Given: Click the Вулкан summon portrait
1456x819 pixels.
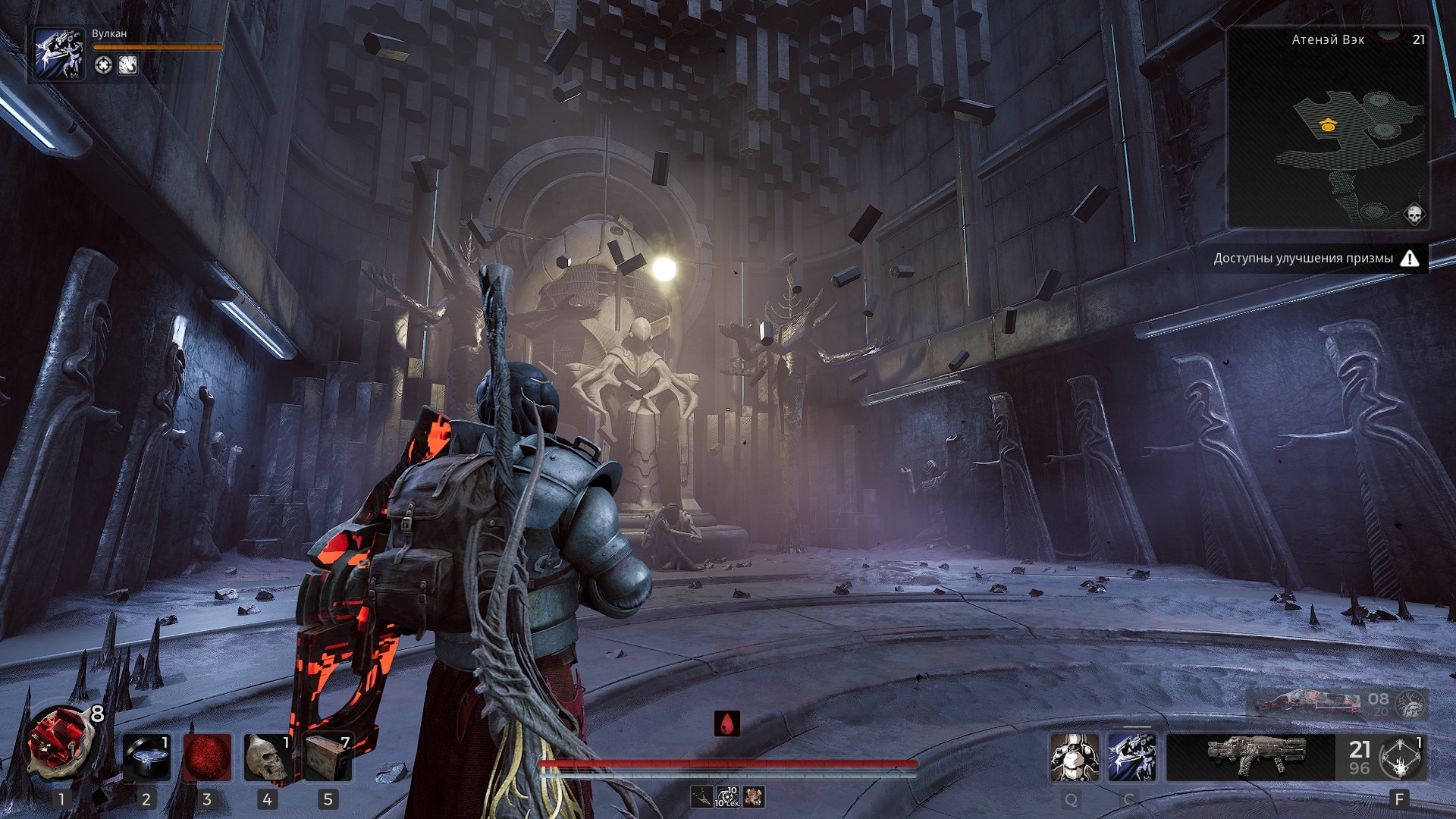Looking at the screenshot, I should (59, 54).
